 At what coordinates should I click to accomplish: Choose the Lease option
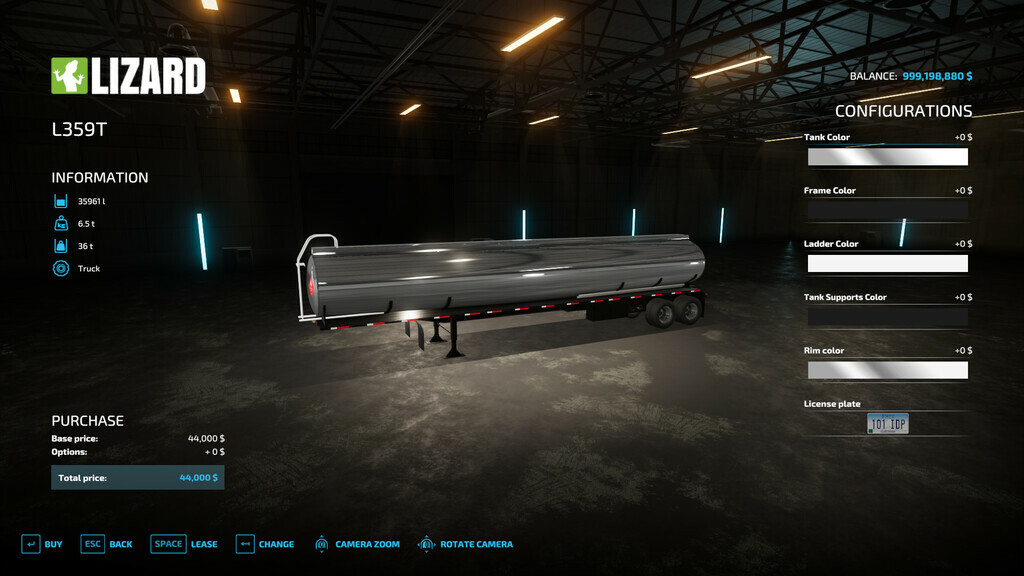(184, 544)
